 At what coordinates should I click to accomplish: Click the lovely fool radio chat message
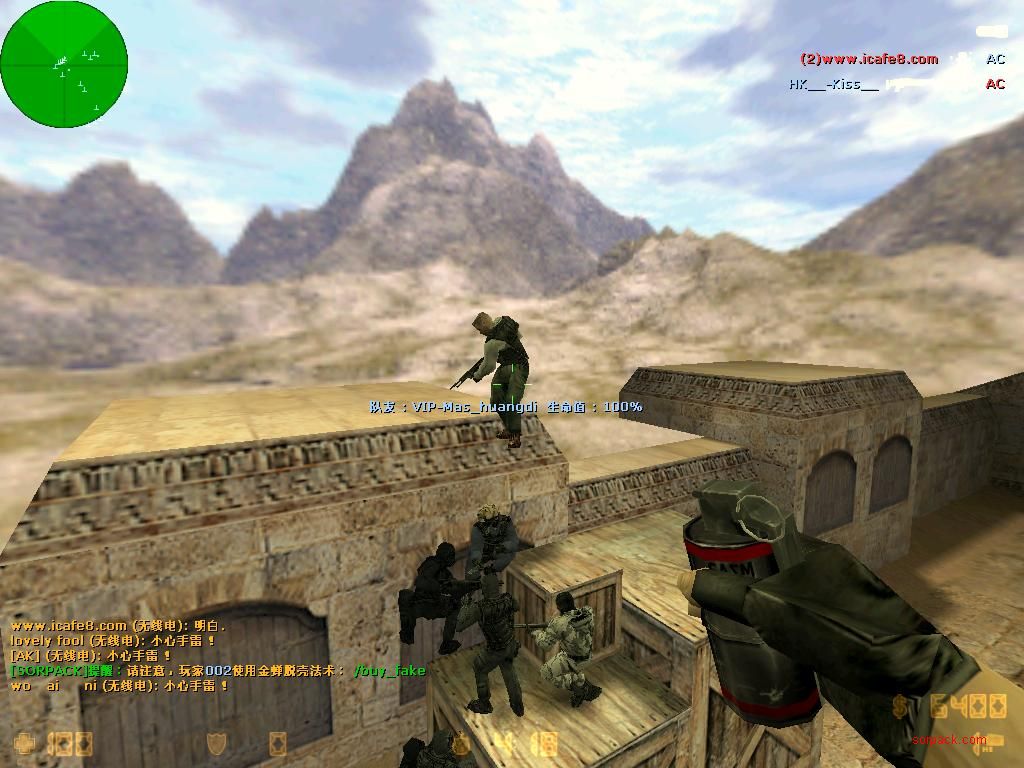click(x=113, y=640)
